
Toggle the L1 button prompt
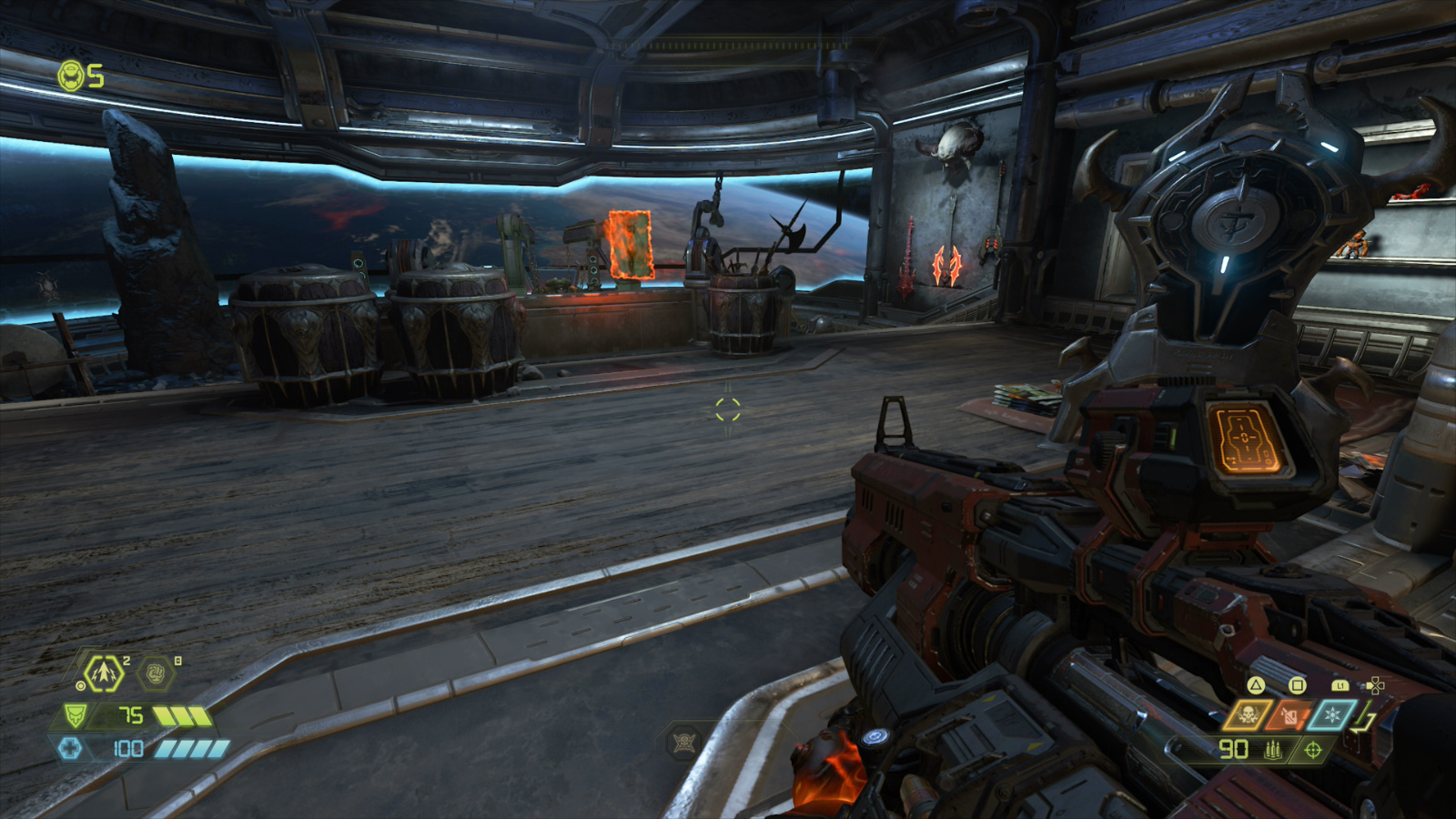(x=1340, y=685)
